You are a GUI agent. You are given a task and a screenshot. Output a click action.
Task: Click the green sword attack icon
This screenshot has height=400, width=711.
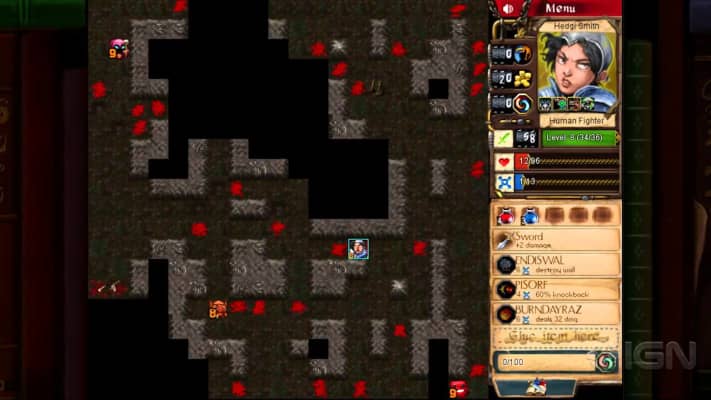(505, 138)
